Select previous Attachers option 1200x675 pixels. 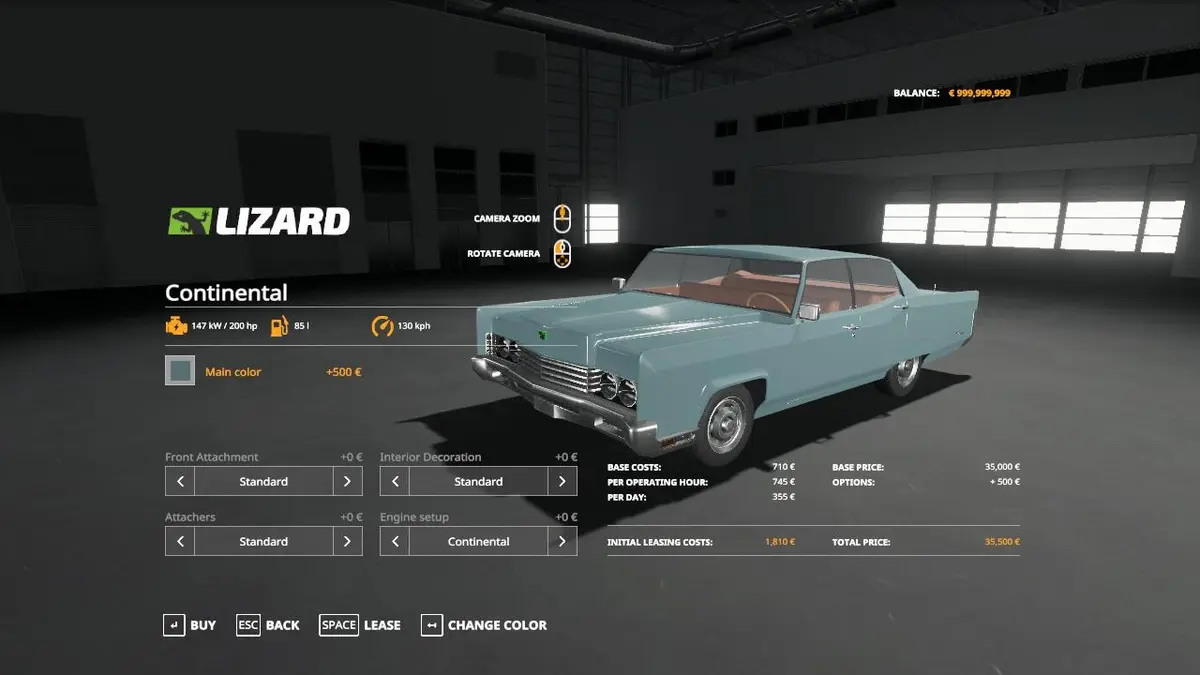pos(180,541)
